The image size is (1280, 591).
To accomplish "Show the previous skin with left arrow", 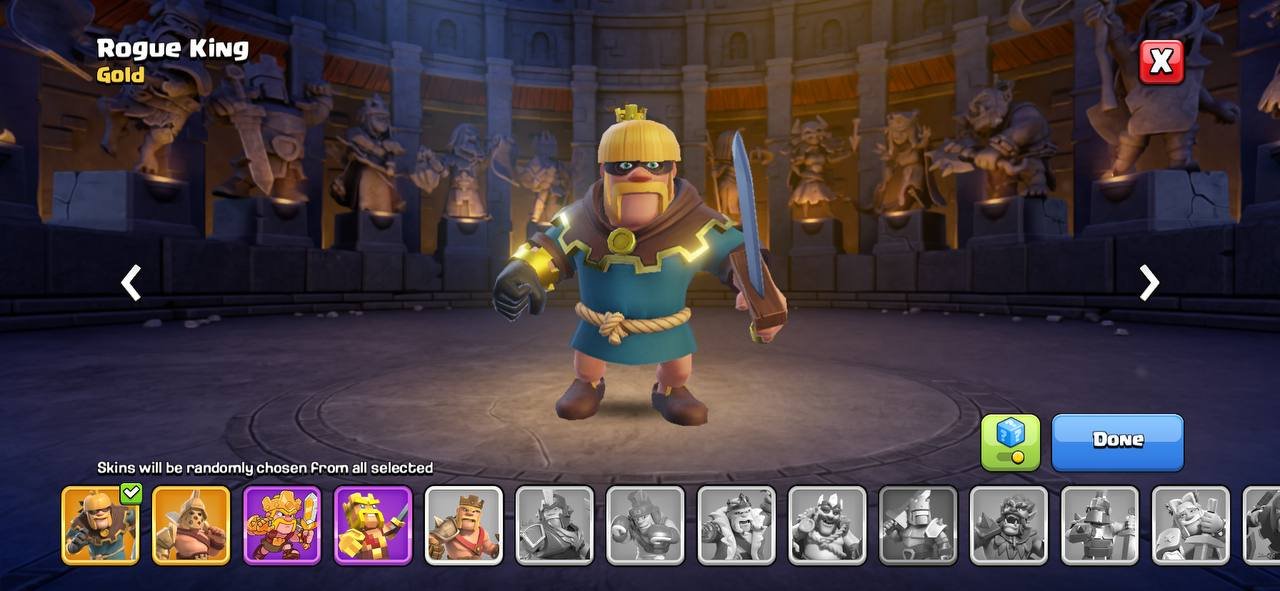I will 131,283.
